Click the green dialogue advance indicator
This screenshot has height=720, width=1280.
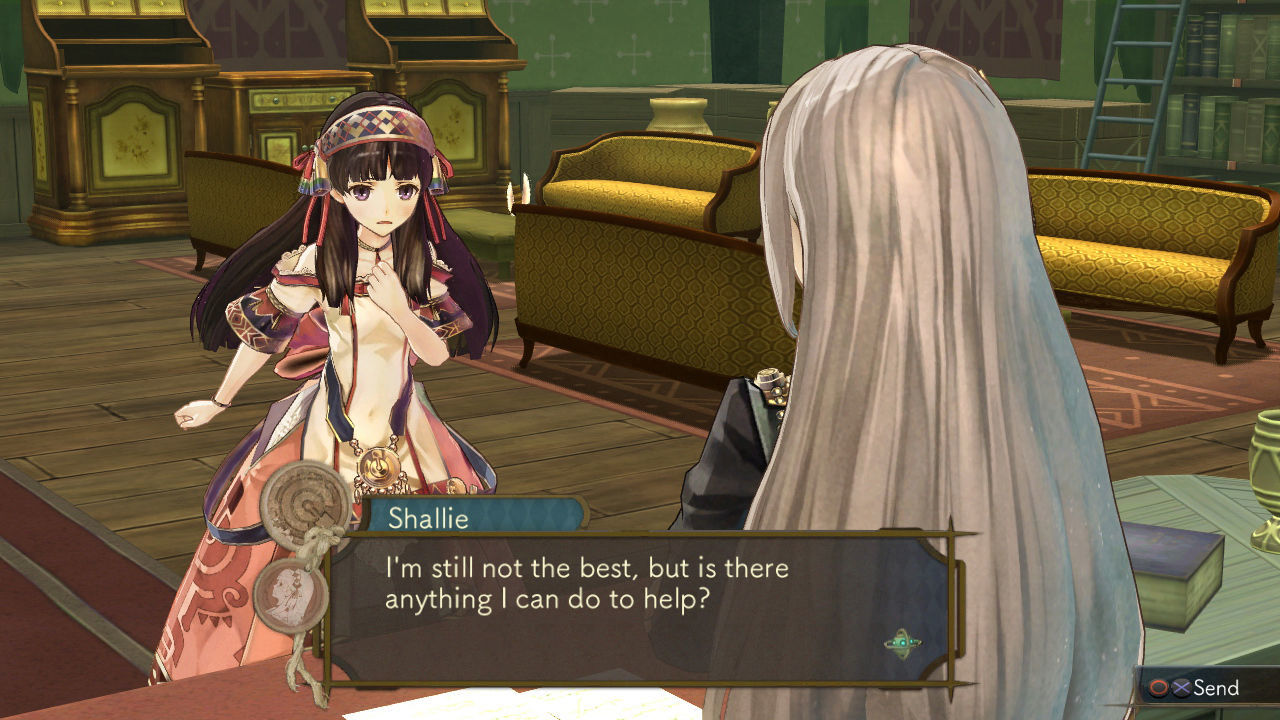click(902, 644)
